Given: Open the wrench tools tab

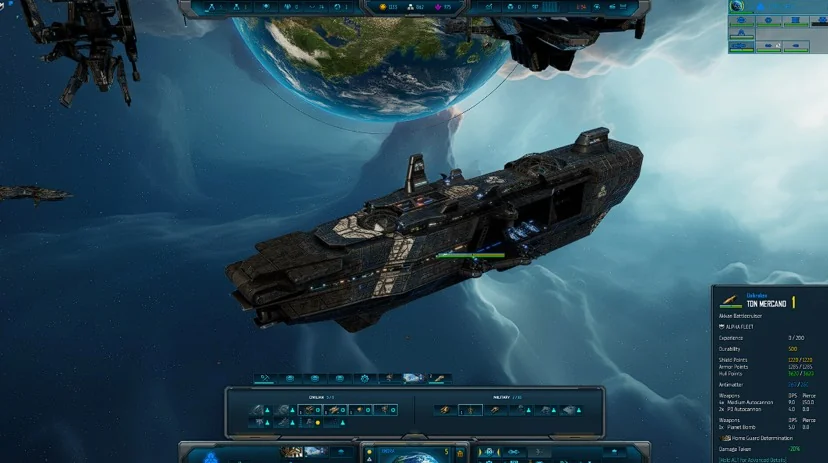Looking at the screenshot, I should (x=265, y=378).
